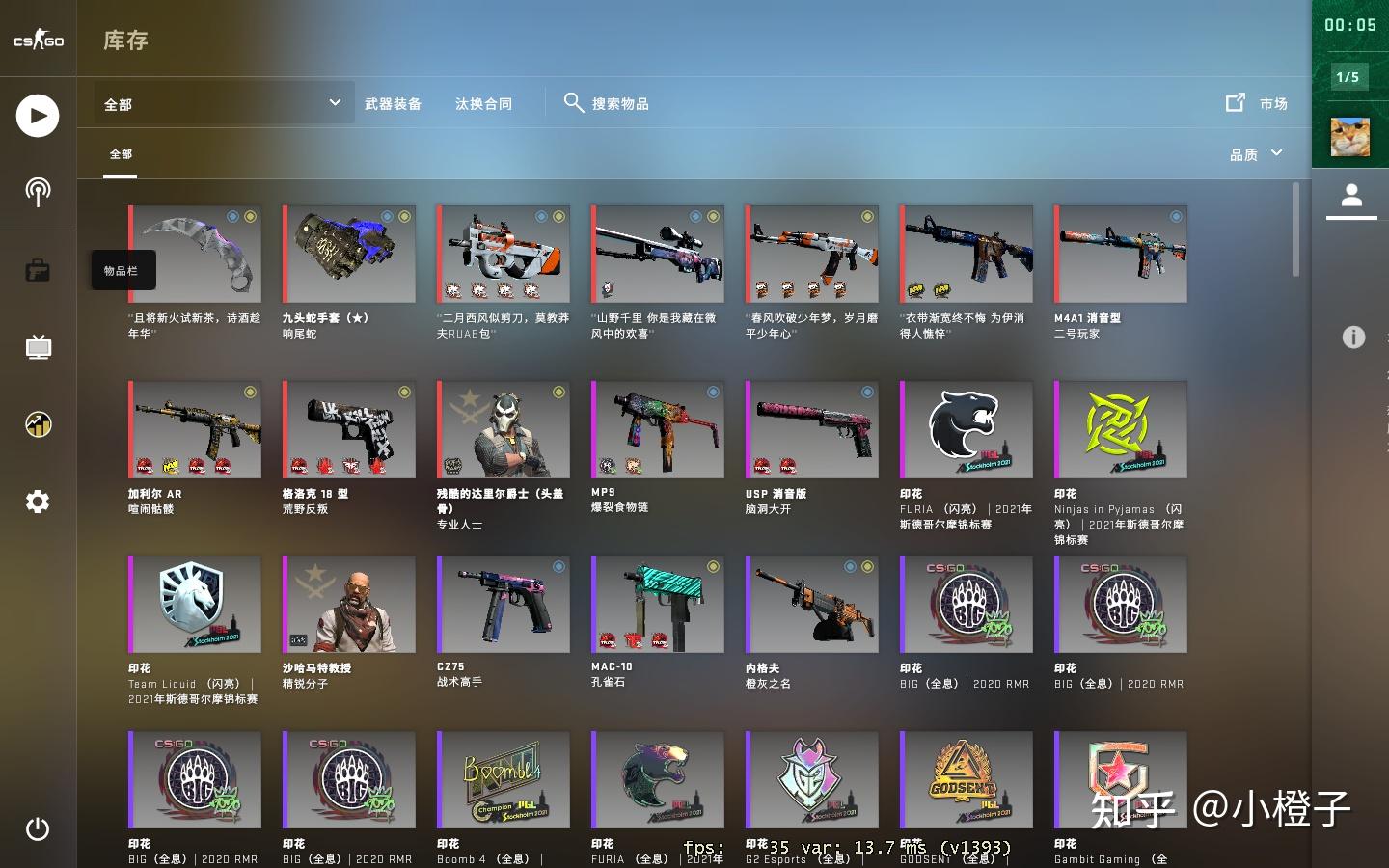The width and height of the screenshot is (1389, 868).
Task: Open the 物品栏 briefcase icon
Action: point(38,270)
